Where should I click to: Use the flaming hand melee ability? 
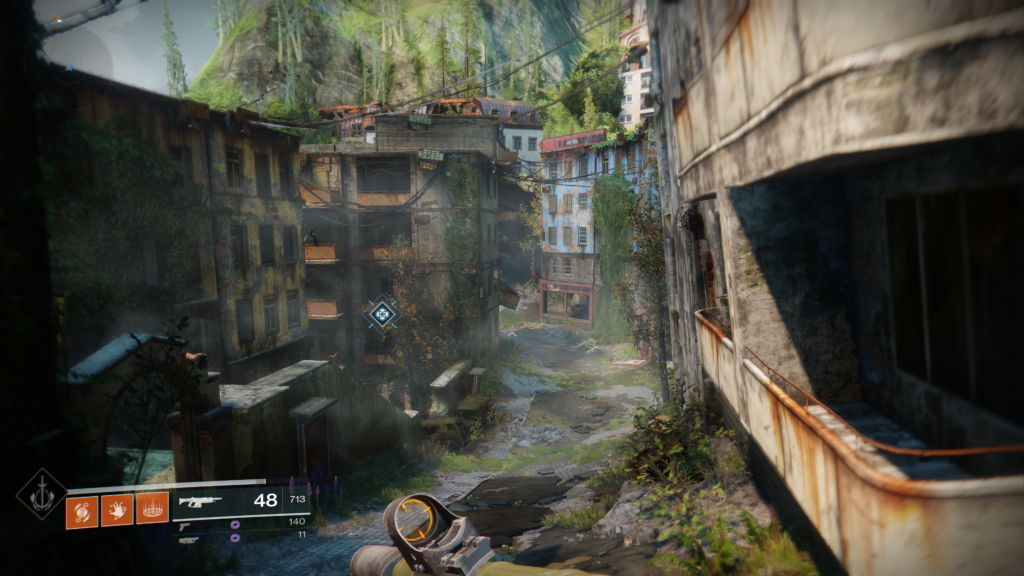[117, 510]
